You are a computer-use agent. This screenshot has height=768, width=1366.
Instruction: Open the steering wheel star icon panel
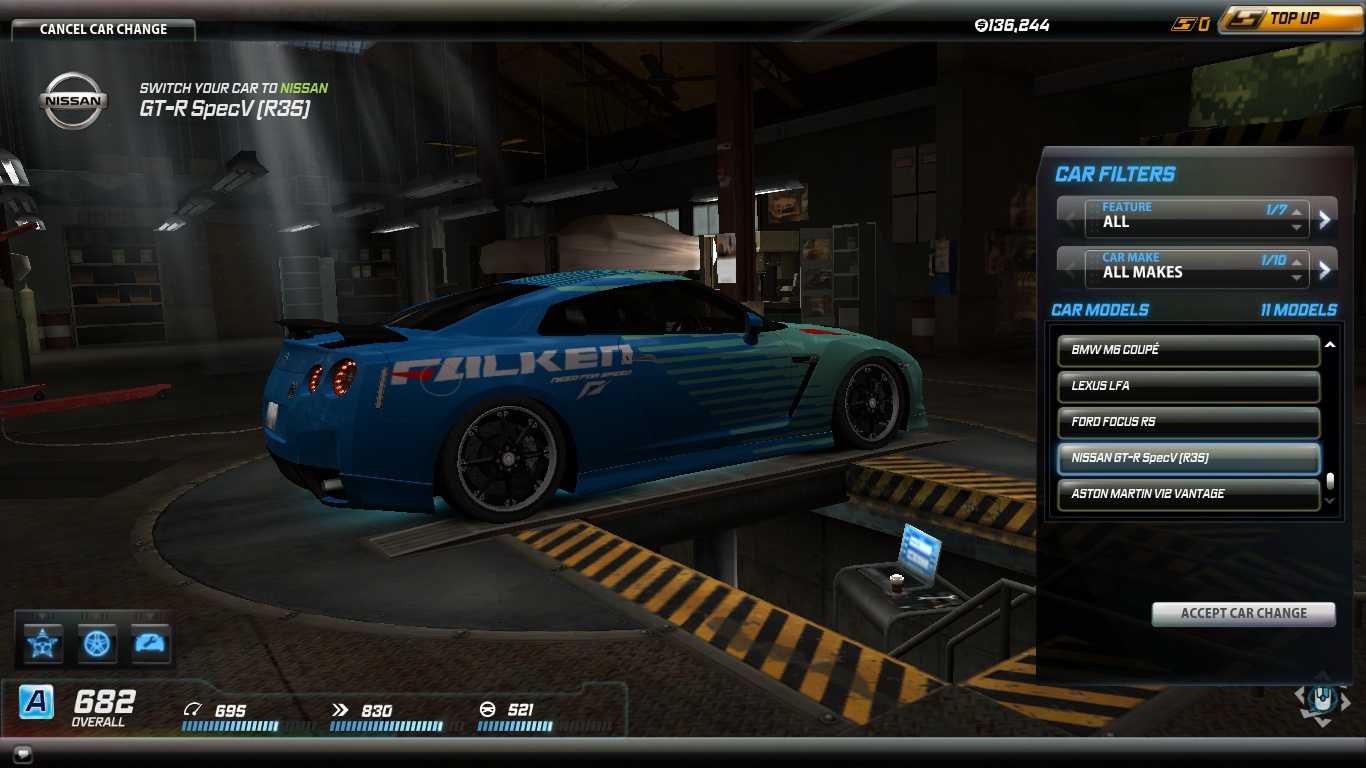(43, 643)
